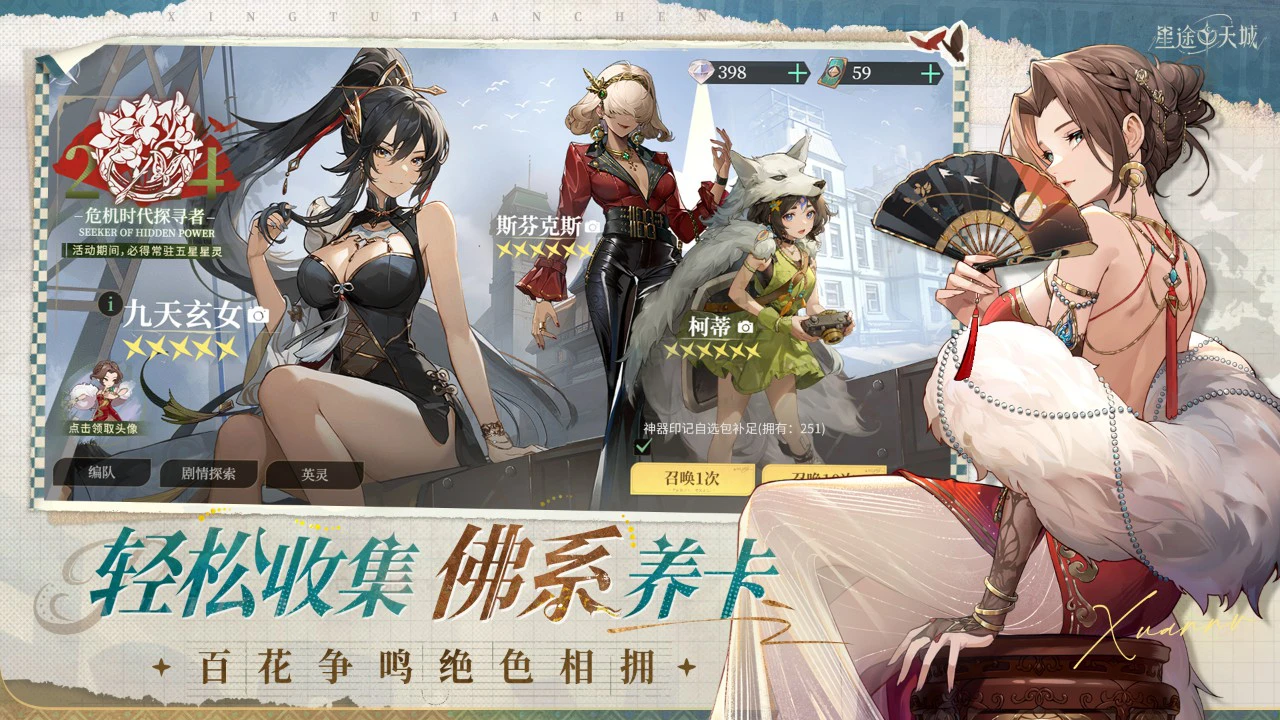Click the diamond currency icon
The height and width of the screenshot is (720, 1280).
click(x=703, y=72)
